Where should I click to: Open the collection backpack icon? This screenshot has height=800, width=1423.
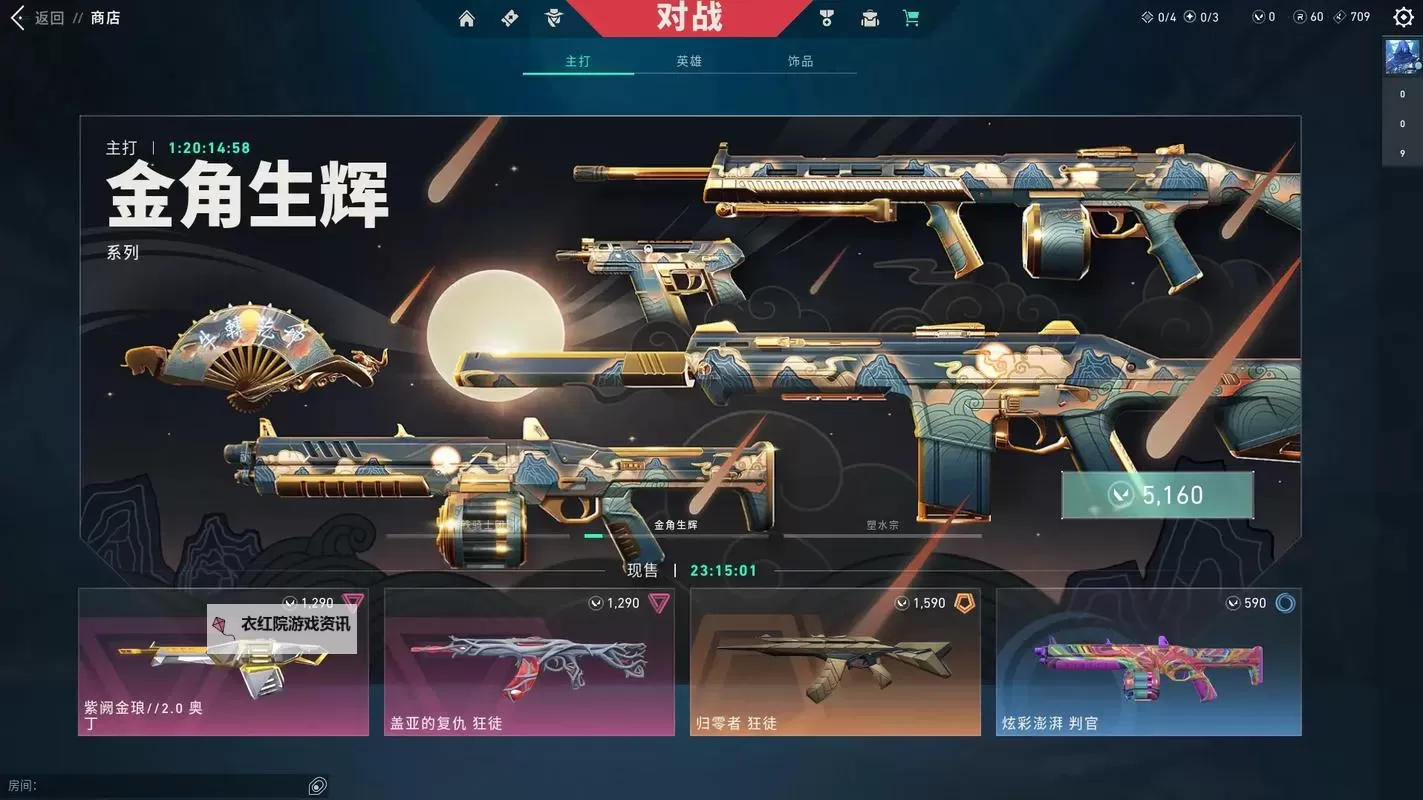click(869, 17)
